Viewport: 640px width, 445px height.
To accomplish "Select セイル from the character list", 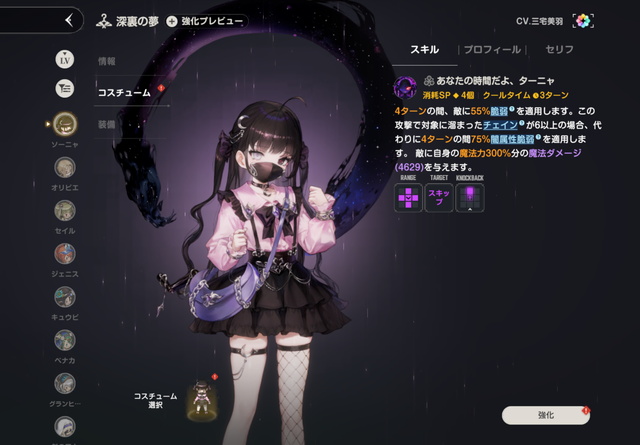I will pyautogui.click(x=66, y=210).
